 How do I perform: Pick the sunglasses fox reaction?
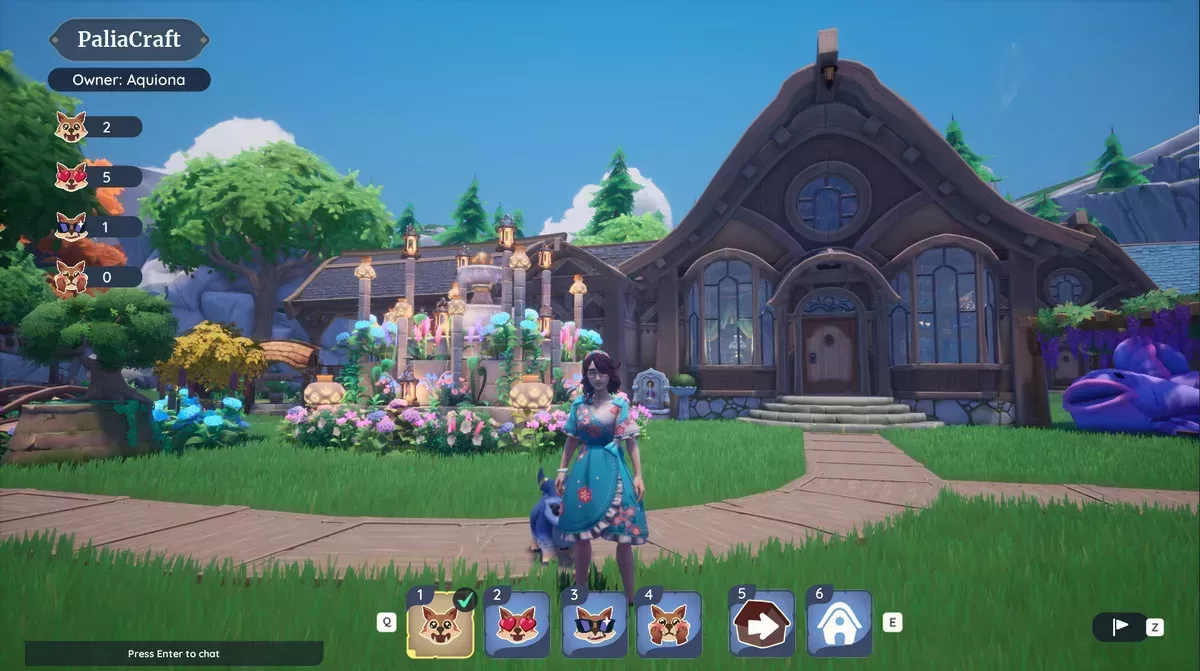tap(594, 625)
